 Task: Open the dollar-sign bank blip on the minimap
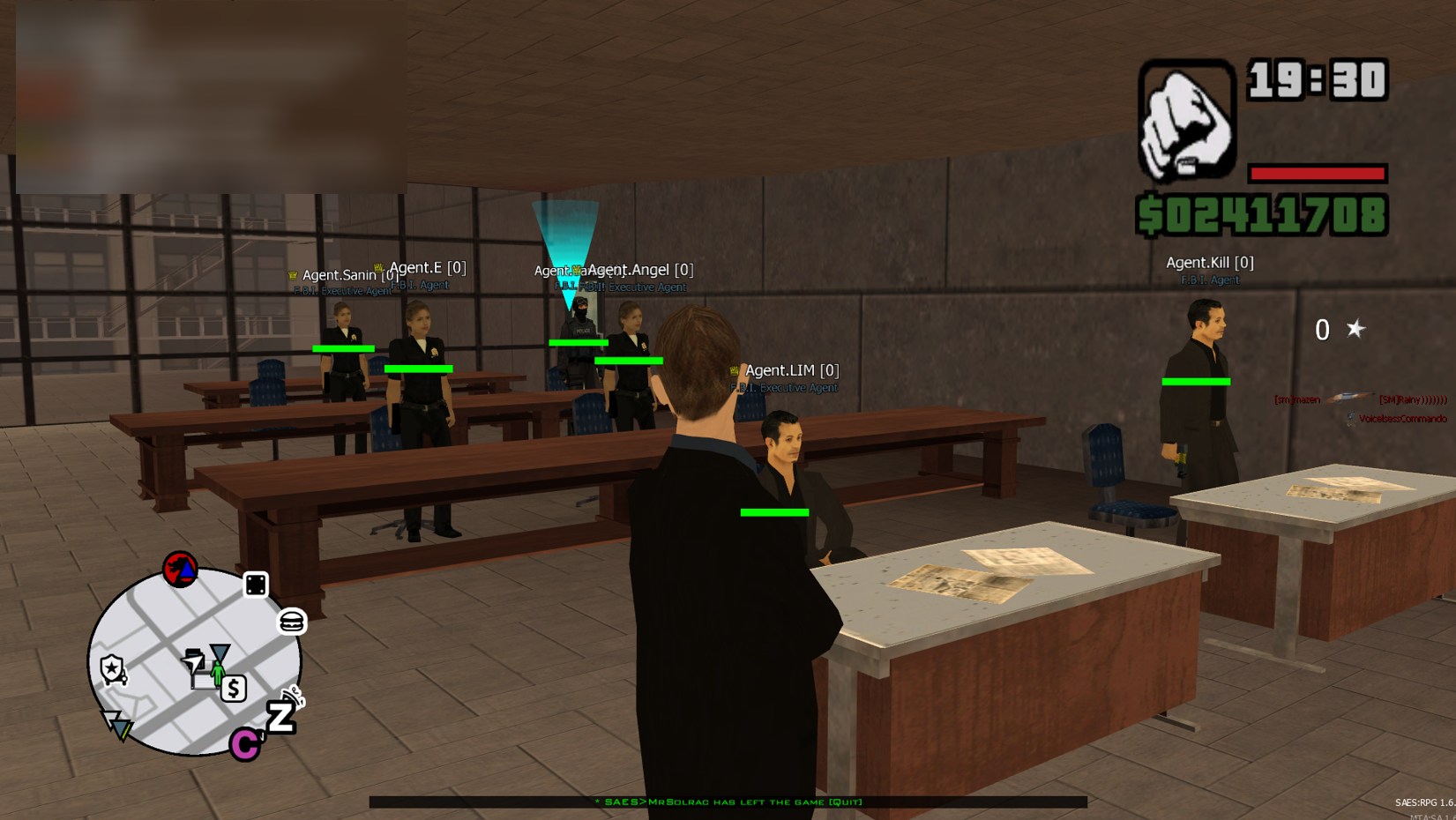tap(234, 687)
